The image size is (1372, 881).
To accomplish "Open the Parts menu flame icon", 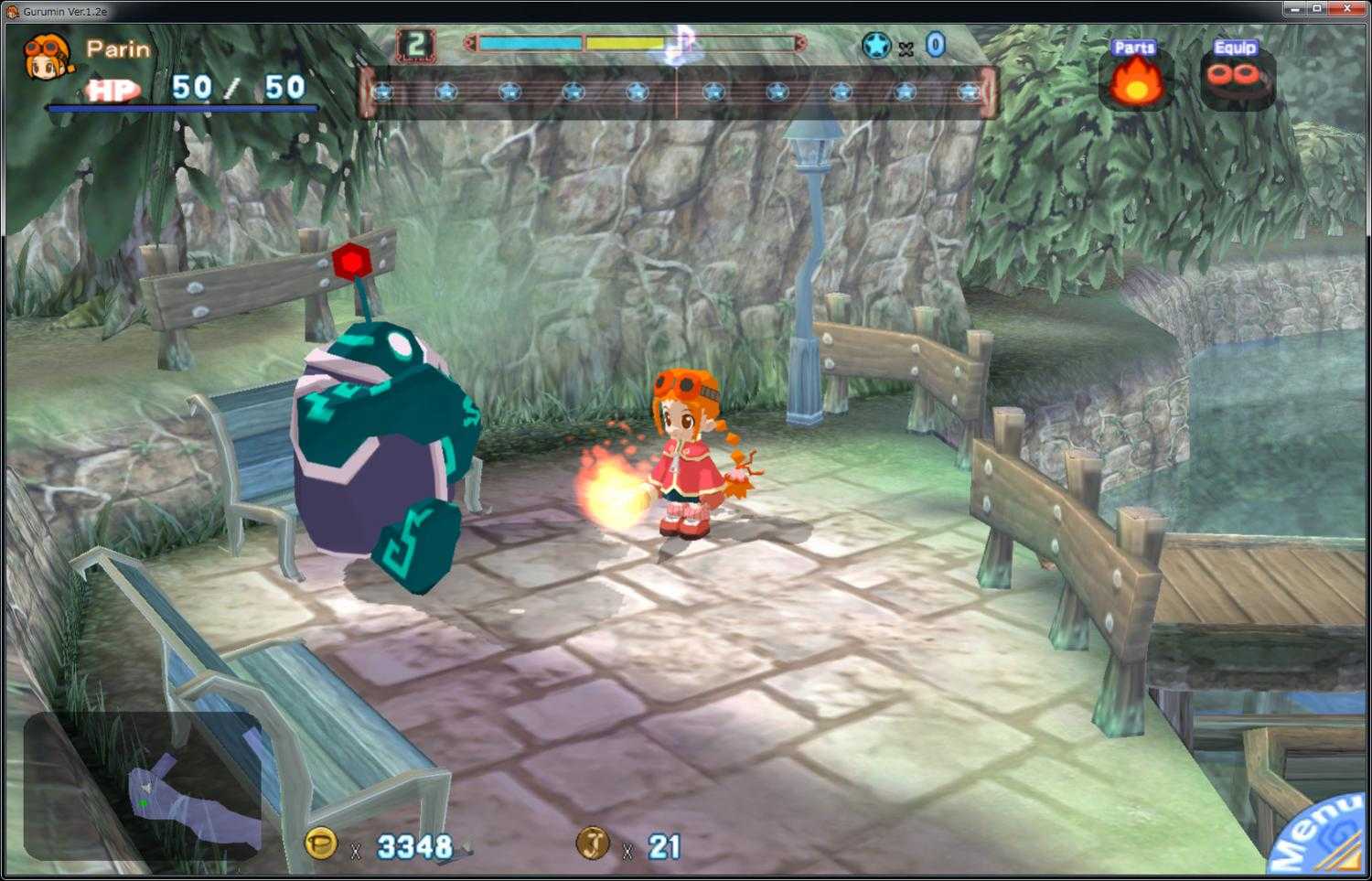I will [1135, 84].
